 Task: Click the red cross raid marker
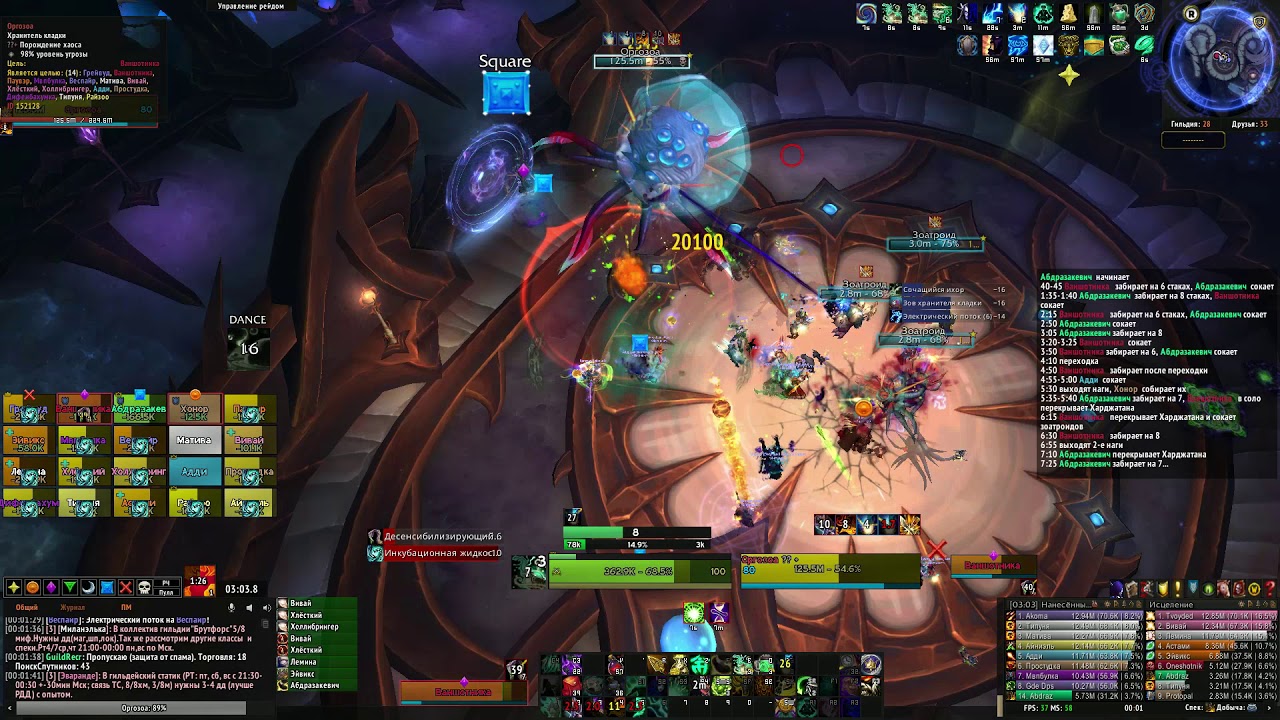[126, 587]
